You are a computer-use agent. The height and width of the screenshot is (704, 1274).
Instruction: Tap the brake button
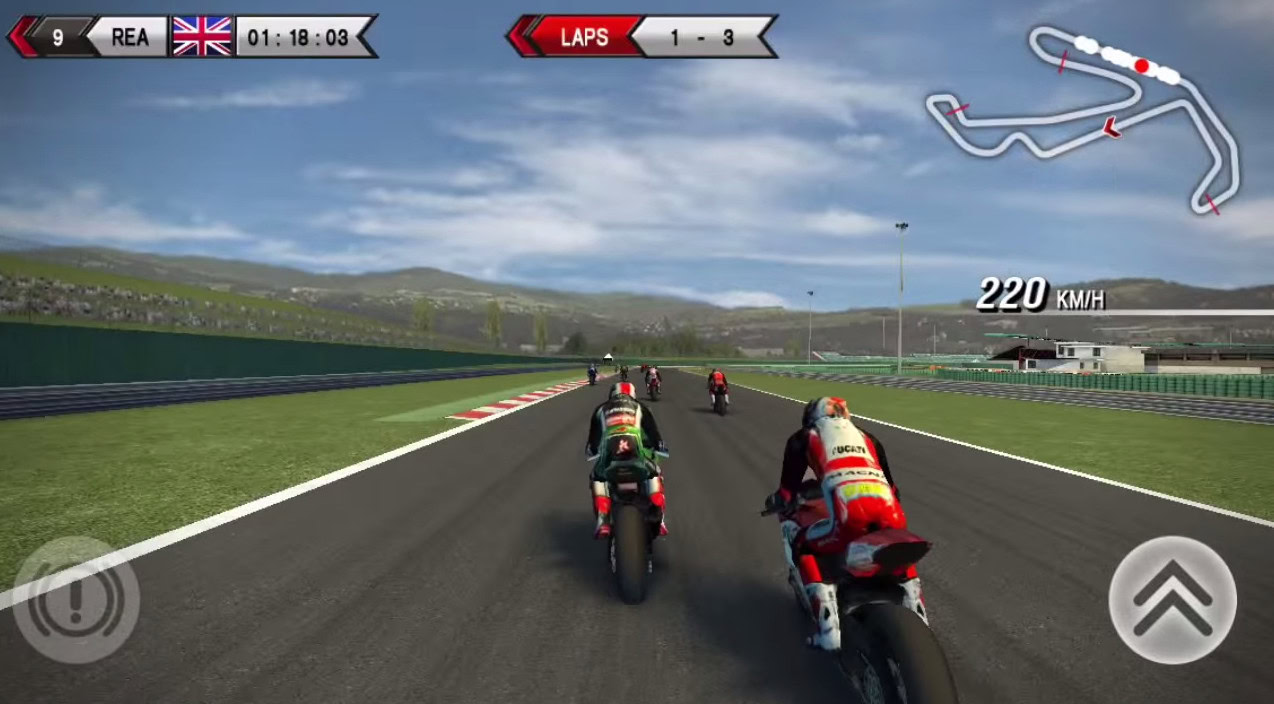point(76,600)
